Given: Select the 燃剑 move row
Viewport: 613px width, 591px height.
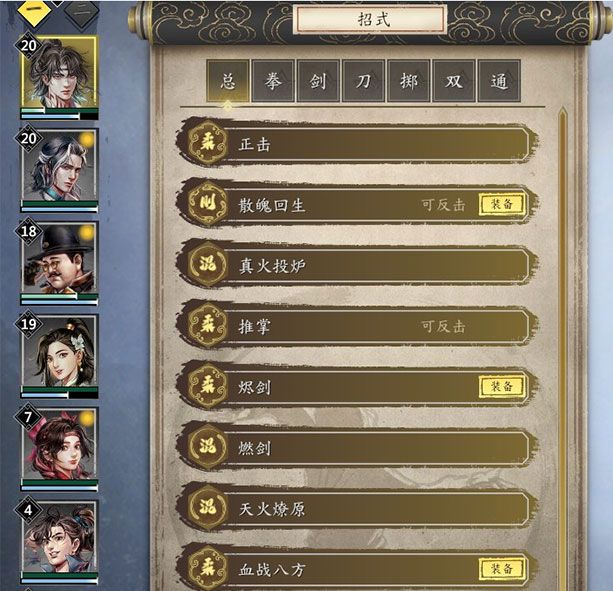Looking at the screenshot, I should coord(360,447).
